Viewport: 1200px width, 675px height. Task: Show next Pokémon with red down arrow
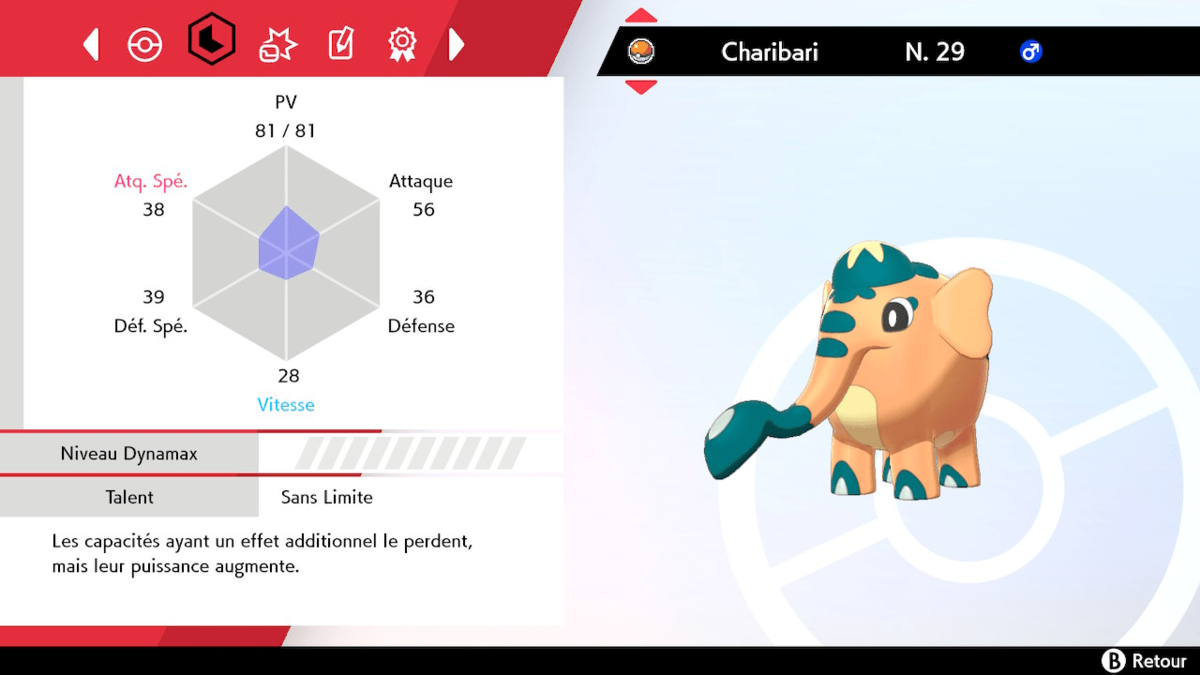coord(641,87)
